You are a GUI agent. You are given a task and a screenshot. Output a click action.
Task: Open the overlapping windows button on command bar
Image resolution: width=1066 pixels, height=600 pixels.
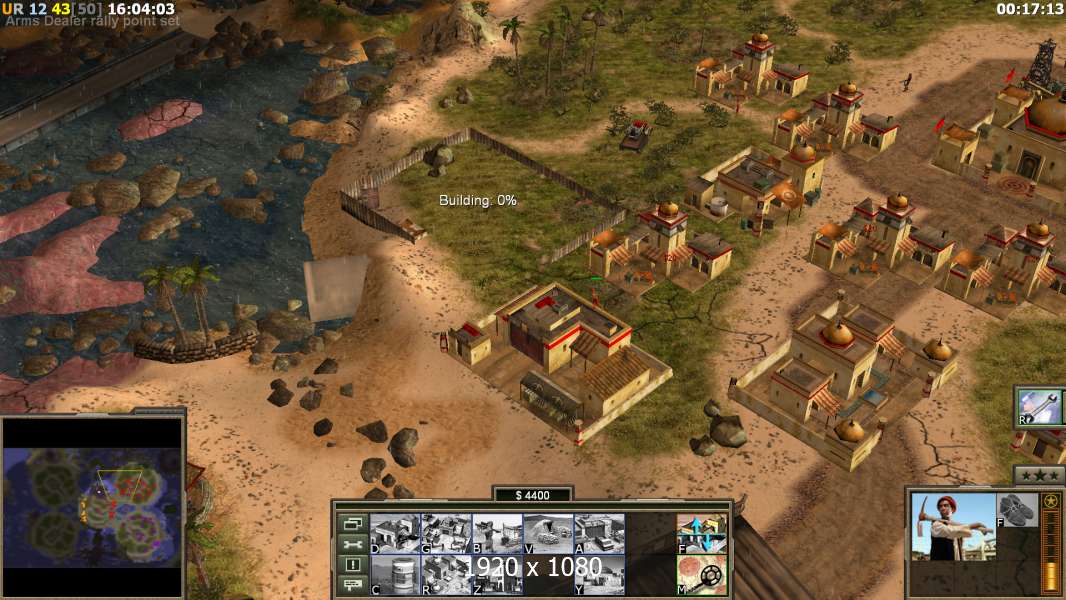click(352, 523)
